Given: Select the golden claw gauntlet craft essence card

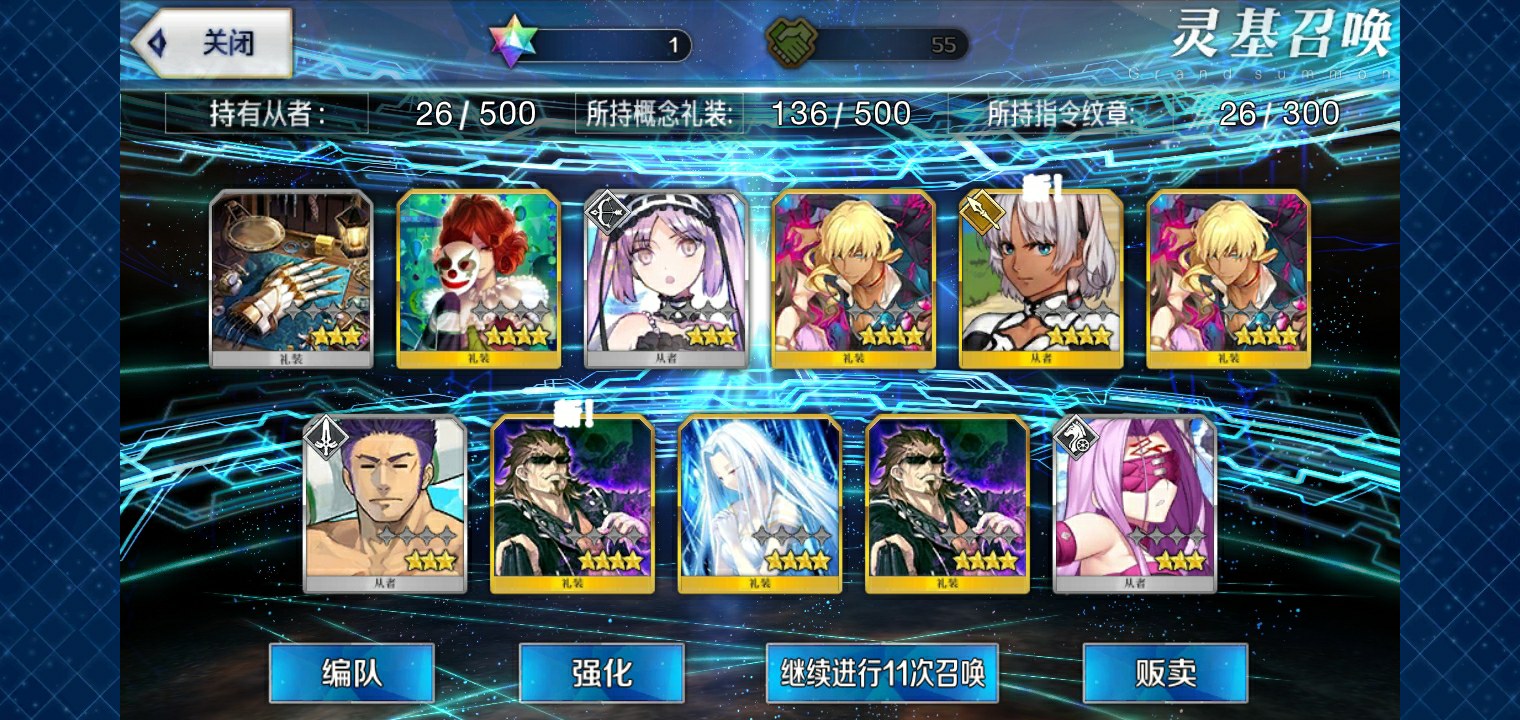Looking at the screenshot, I should [x=291, y=278].
